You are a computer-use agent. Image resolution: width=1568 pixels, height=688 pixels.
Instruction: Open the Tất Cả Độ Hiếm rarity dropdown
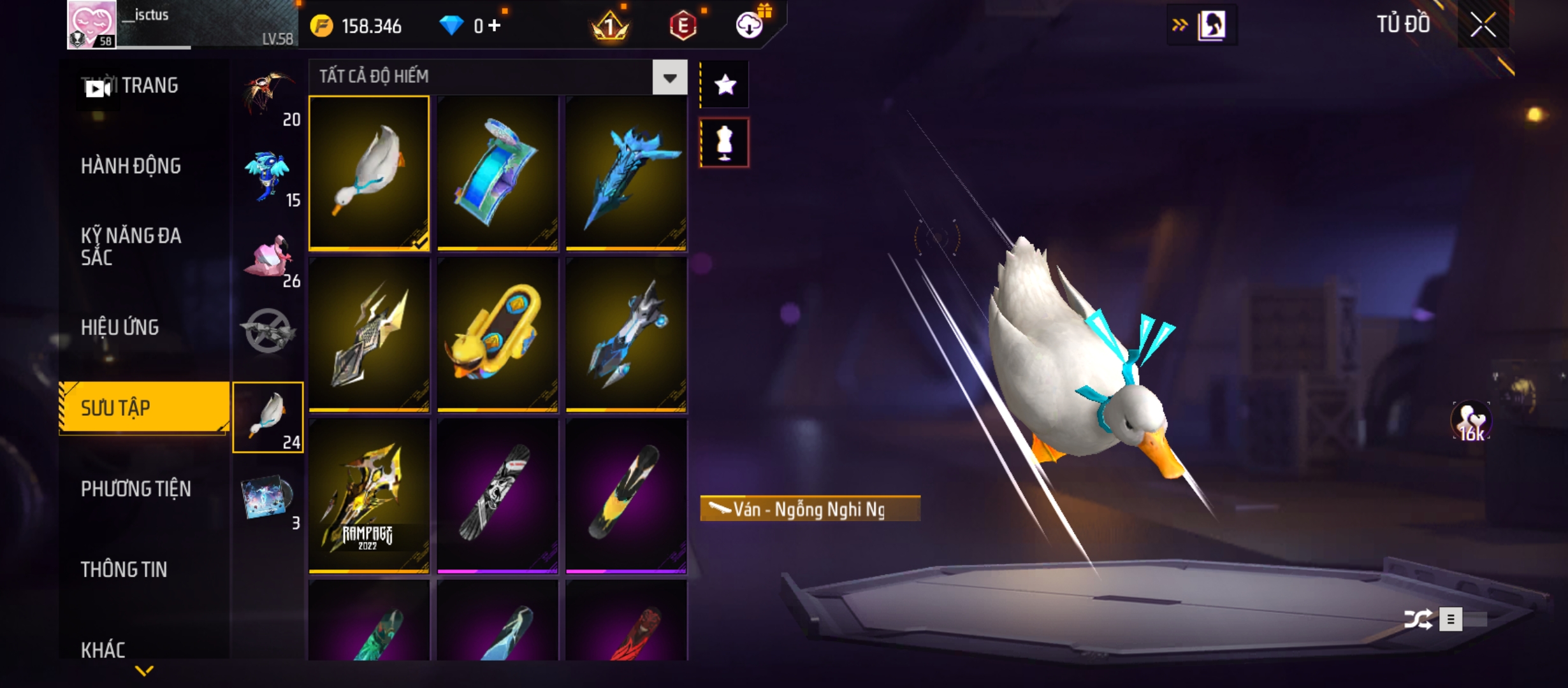pos(669,78)
